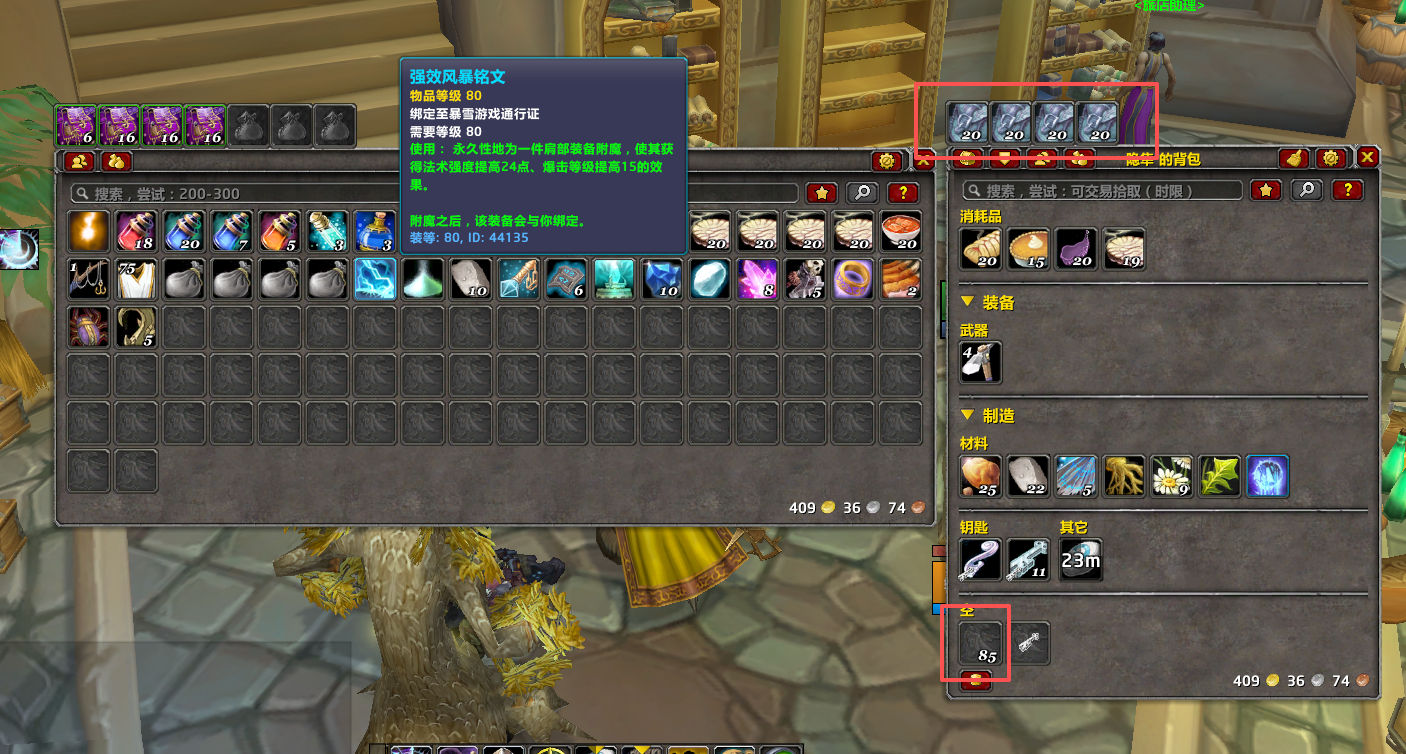
Task: Open the bank window settings gear
Action: click(x=885, y=161)
